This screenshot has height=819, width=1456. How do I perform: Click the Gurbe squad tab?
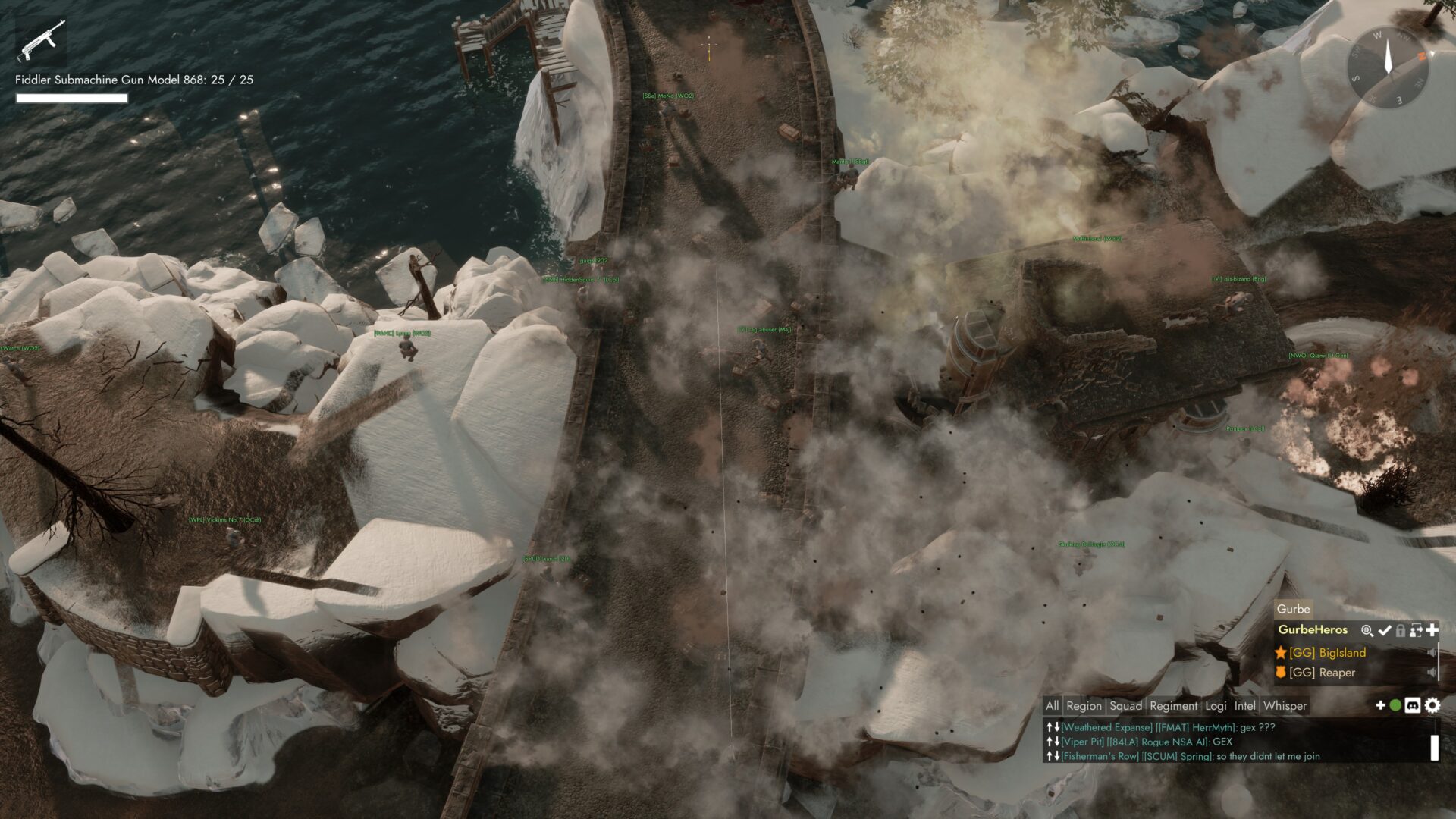click(x=1293, y=609)
